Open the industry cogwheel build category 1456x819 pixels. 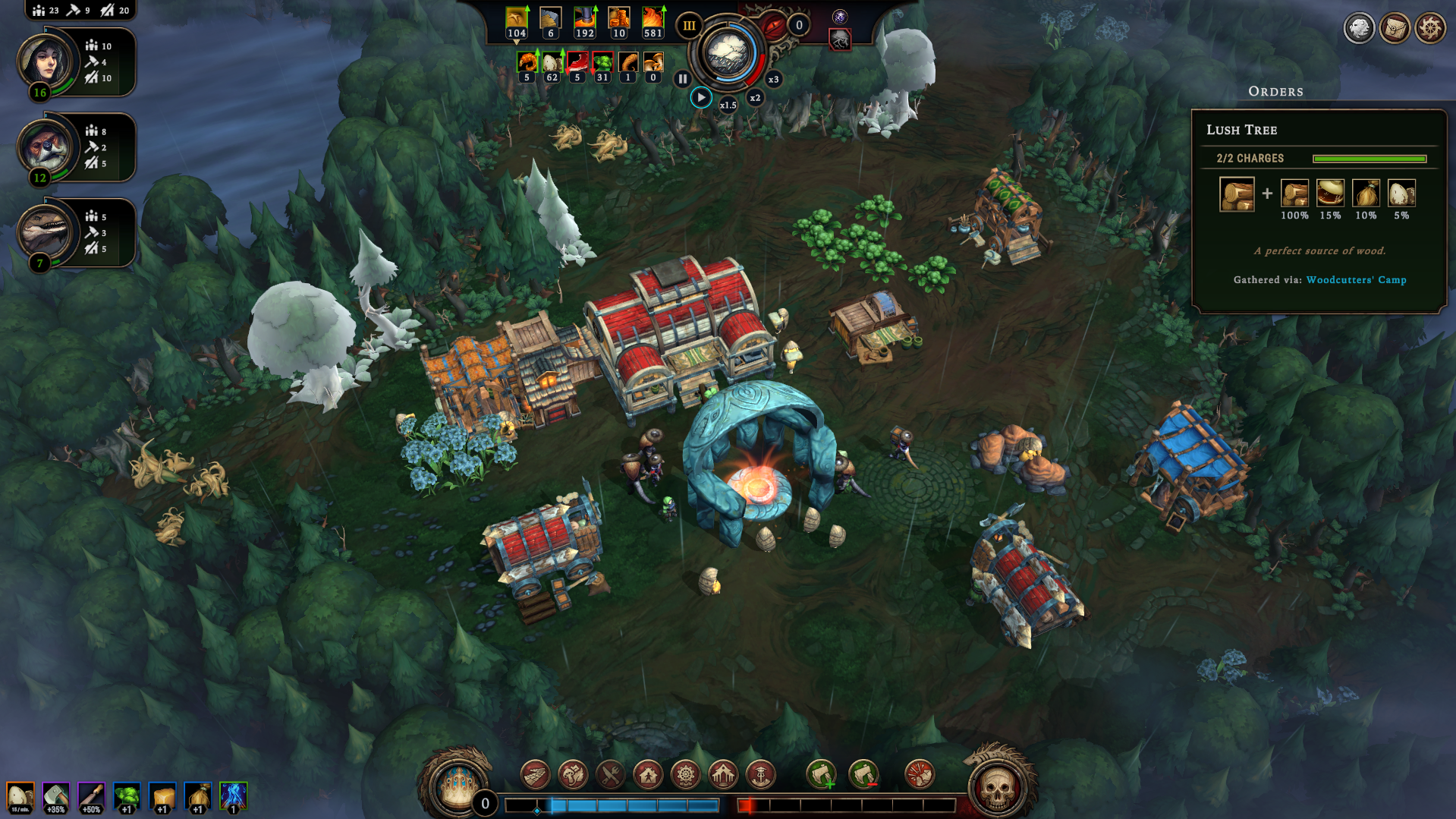tap(685, 775)
